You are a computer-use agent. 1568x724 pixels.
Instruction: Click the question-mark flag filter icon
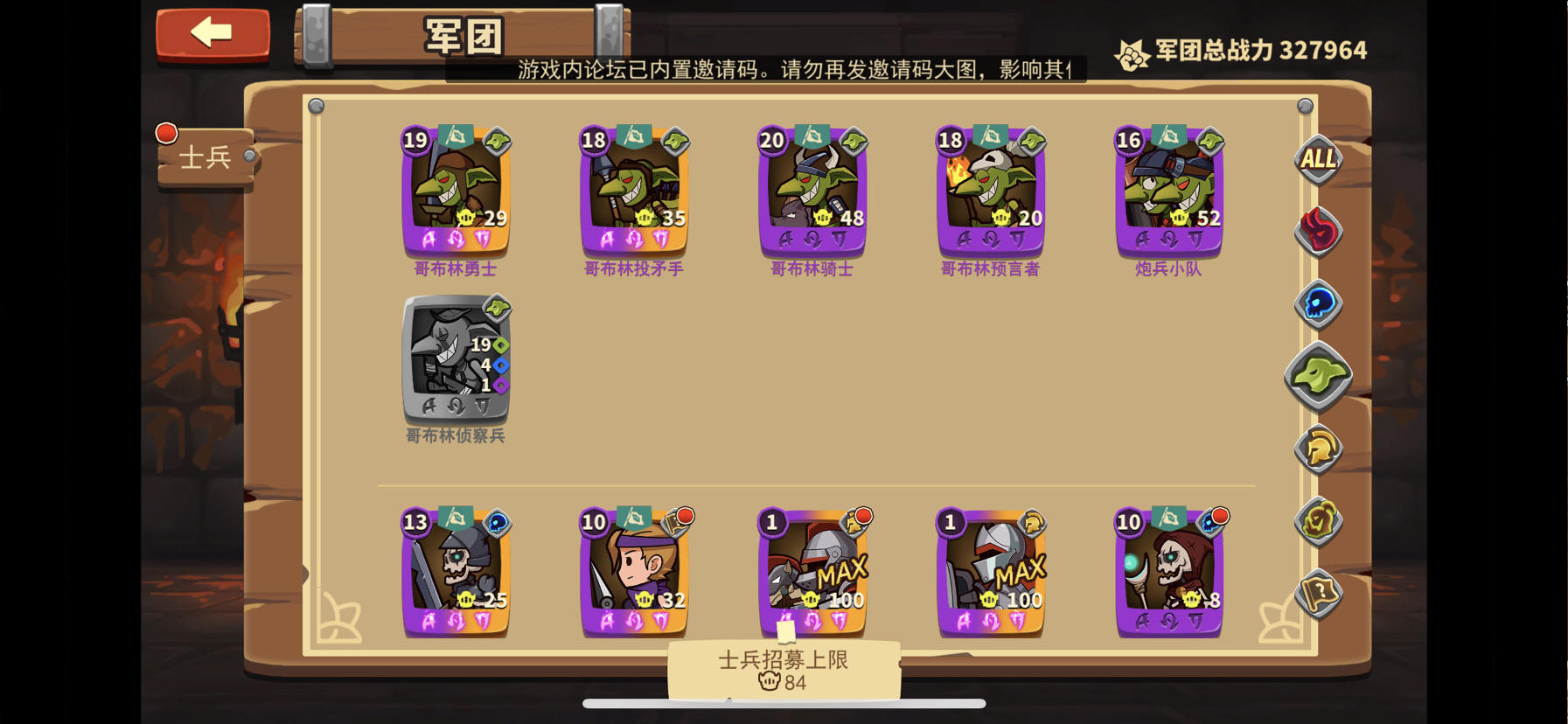(1317, 591)
